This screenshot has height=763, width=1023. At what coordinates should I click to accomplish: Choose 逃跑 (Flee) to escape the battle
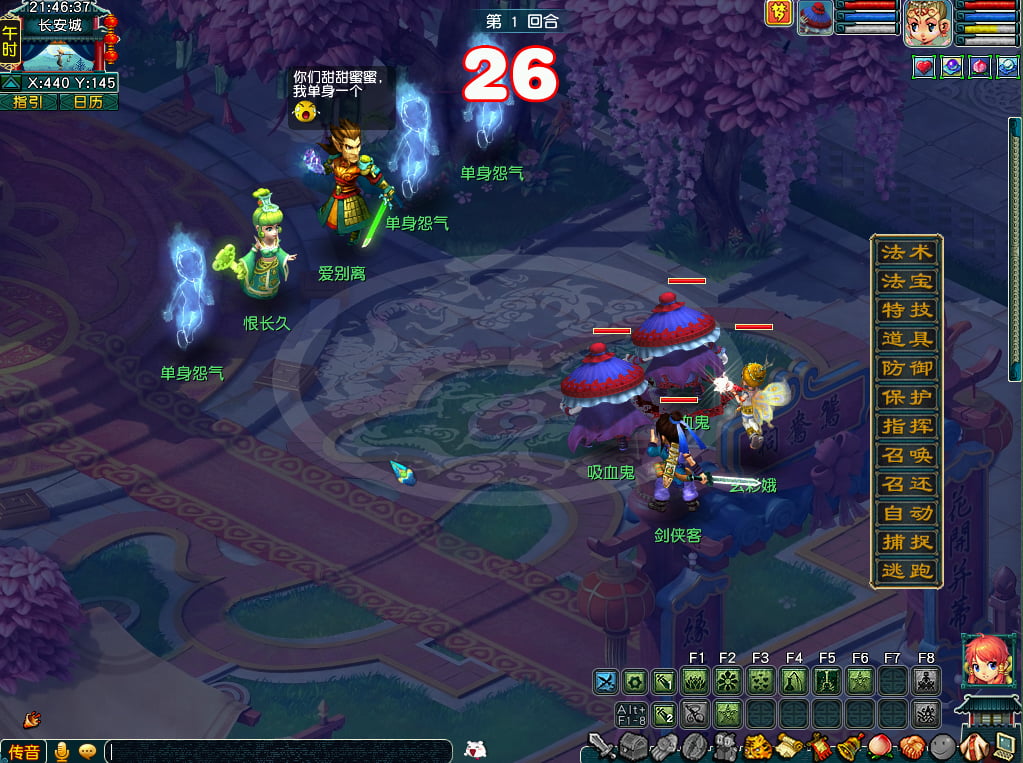point(906,572)
